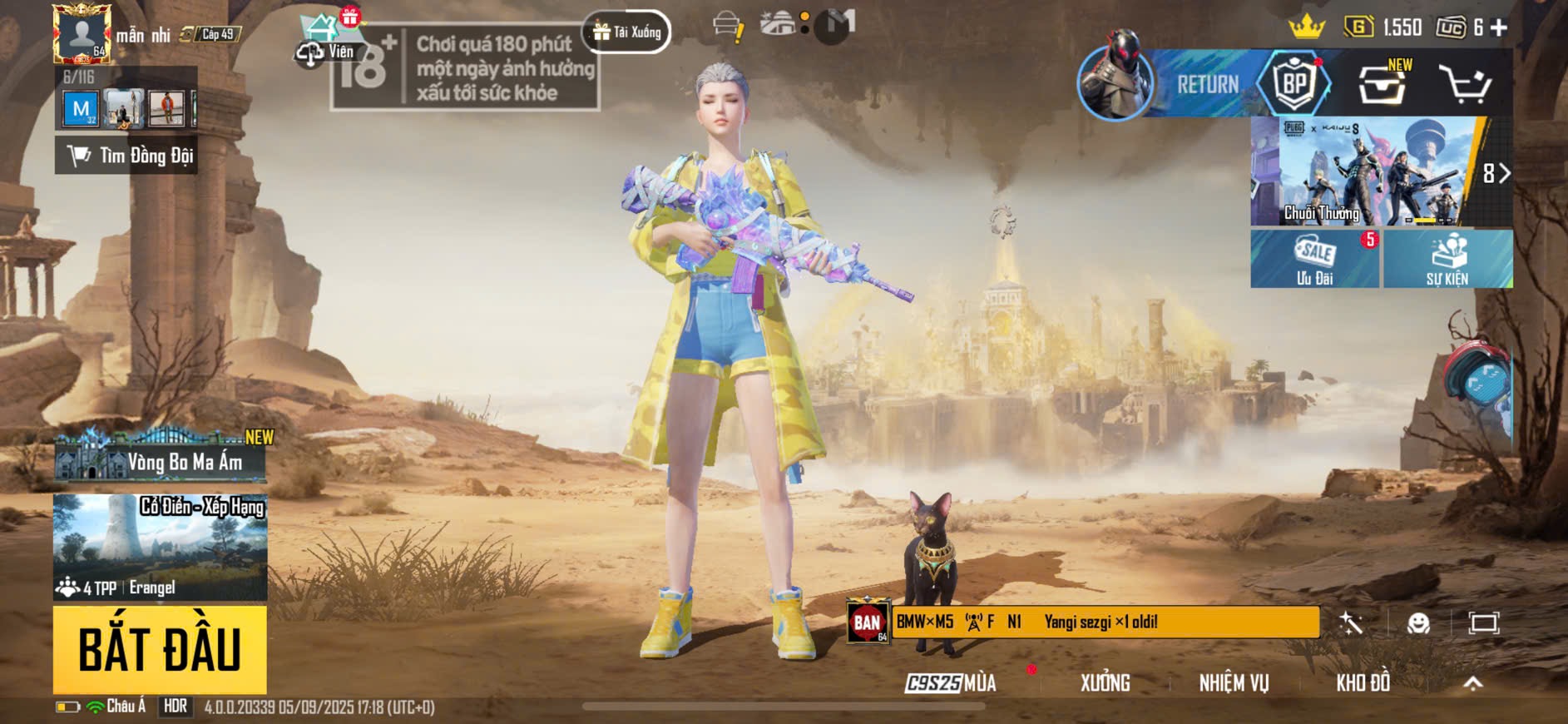
Task: Open the NHIỆM VỤ missions tab
Action: (1234, 683)
